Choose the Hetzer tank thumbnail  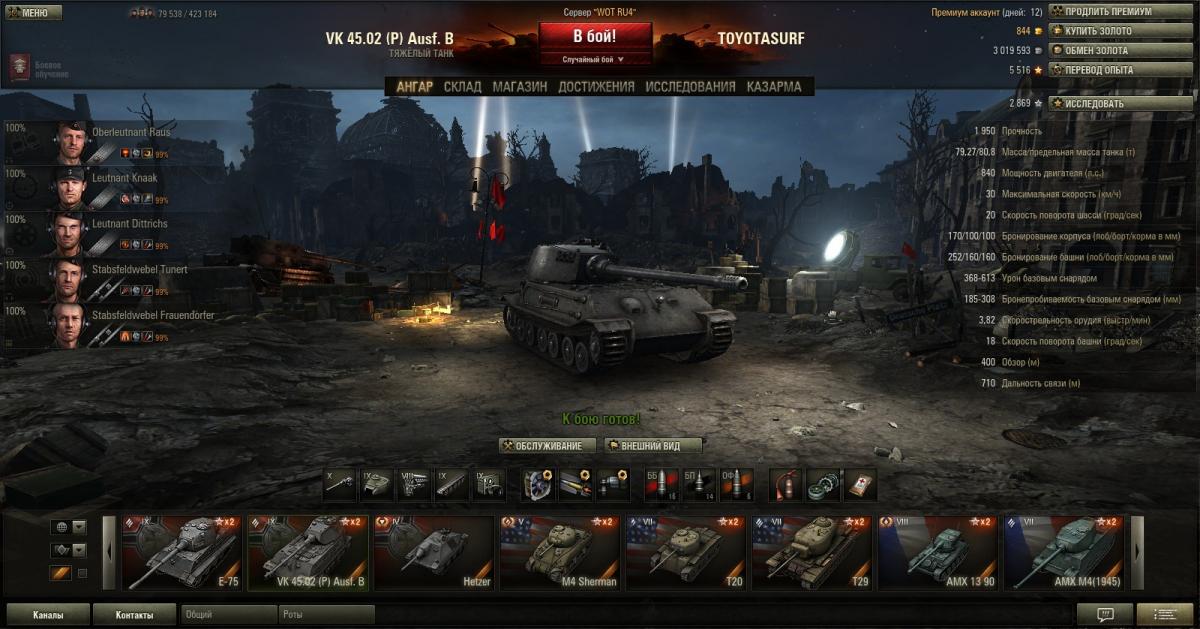pos(435,552)
